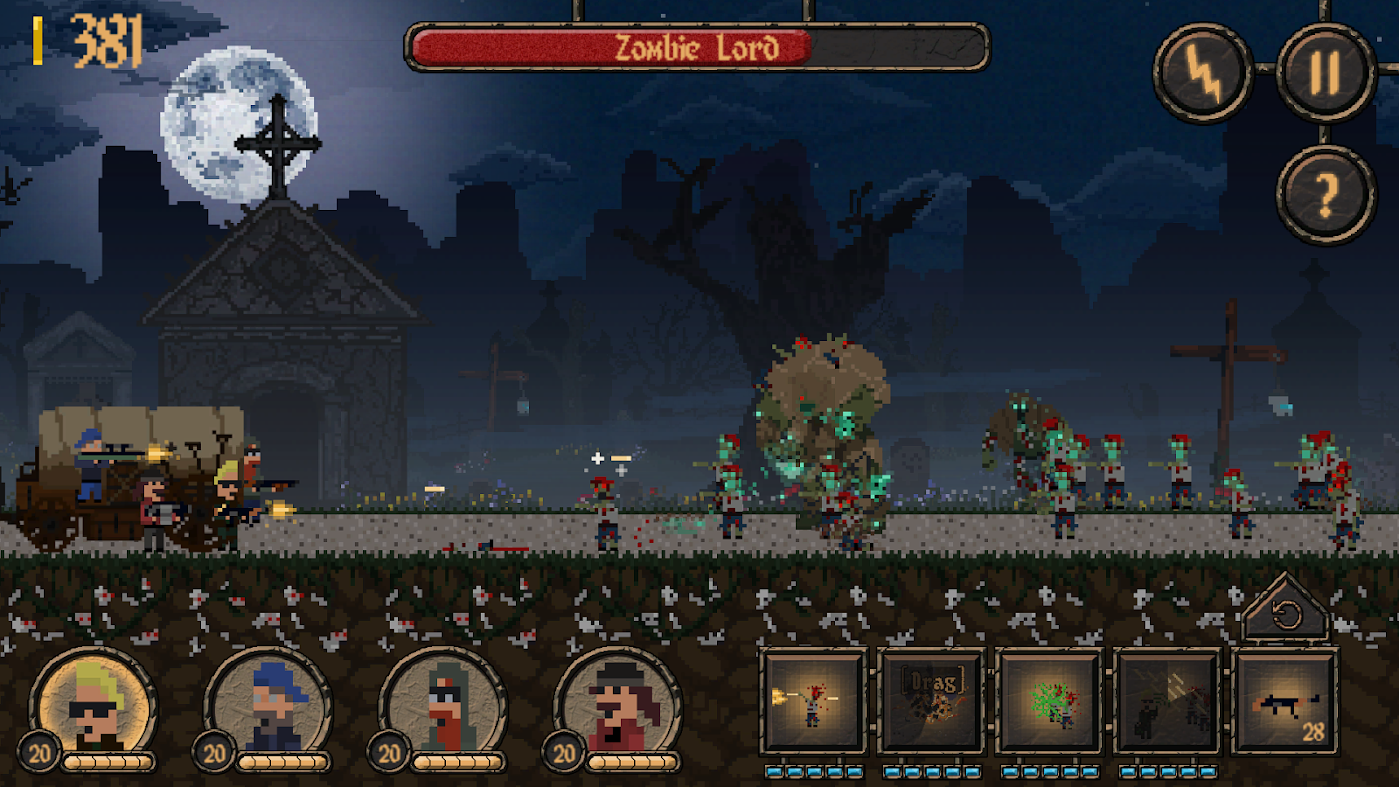
Task: Use the gunshot zombie ability slot
Action: coord(813,701)
